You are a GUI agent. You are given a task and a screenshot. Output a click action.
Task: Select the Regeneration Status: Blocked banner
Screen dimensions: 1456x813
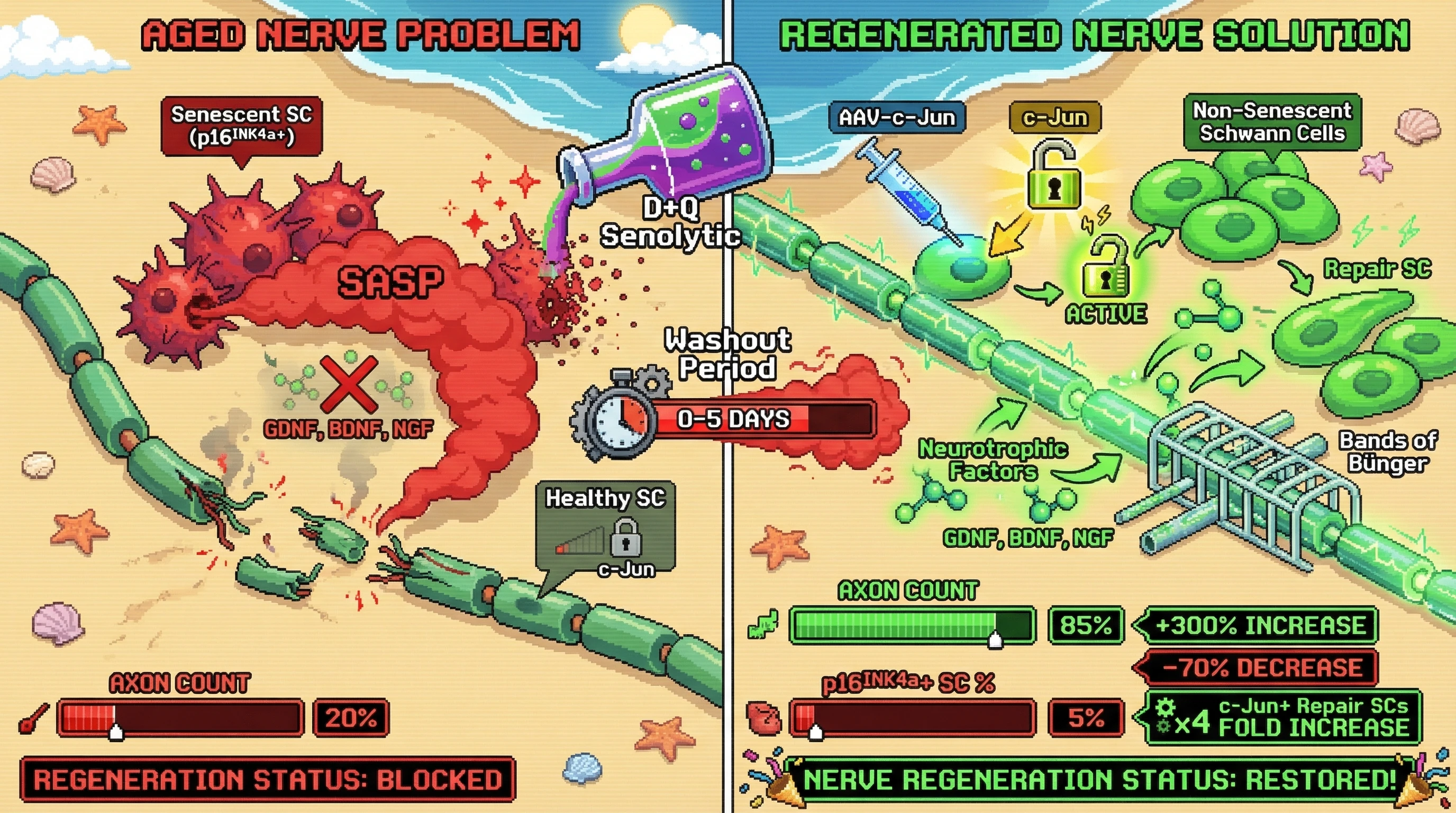(x=267, y=780)
